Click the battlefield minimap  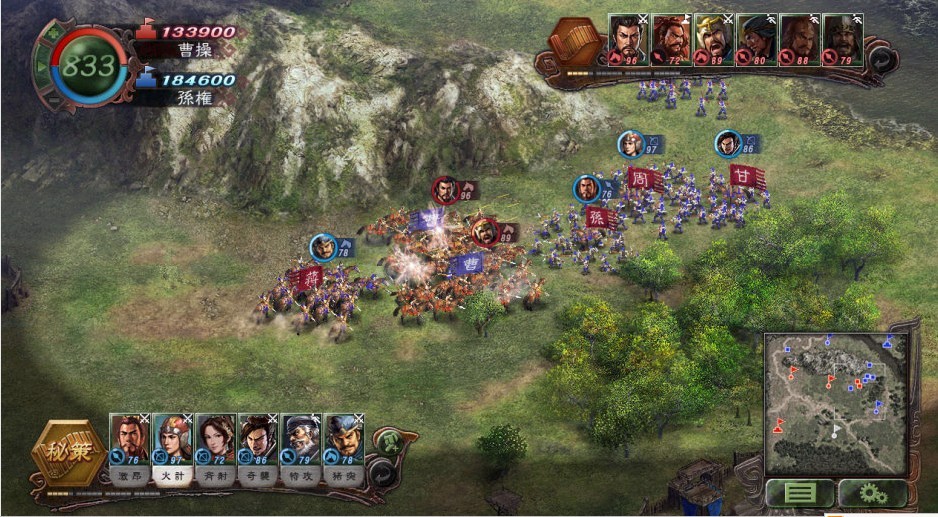[835, 403]
